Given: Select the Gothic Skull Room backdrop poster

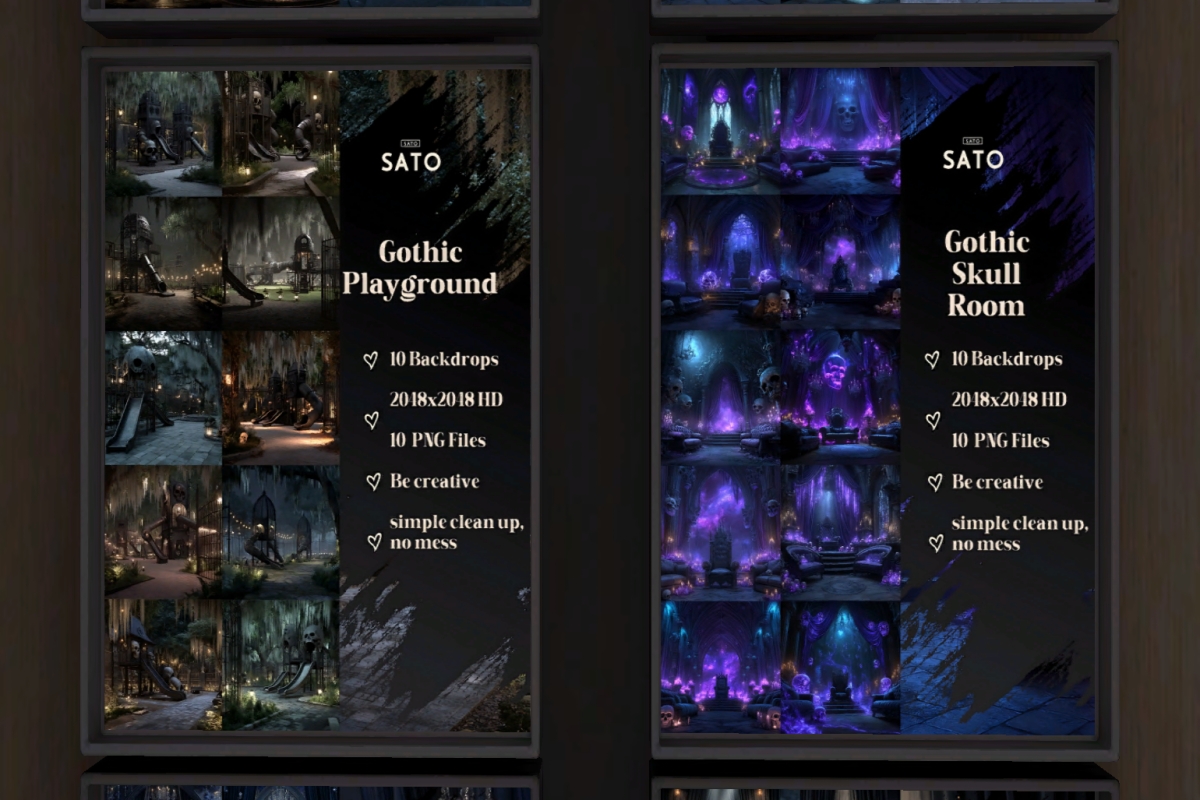Looking at the screenshot, I should (x=880, y=400).
